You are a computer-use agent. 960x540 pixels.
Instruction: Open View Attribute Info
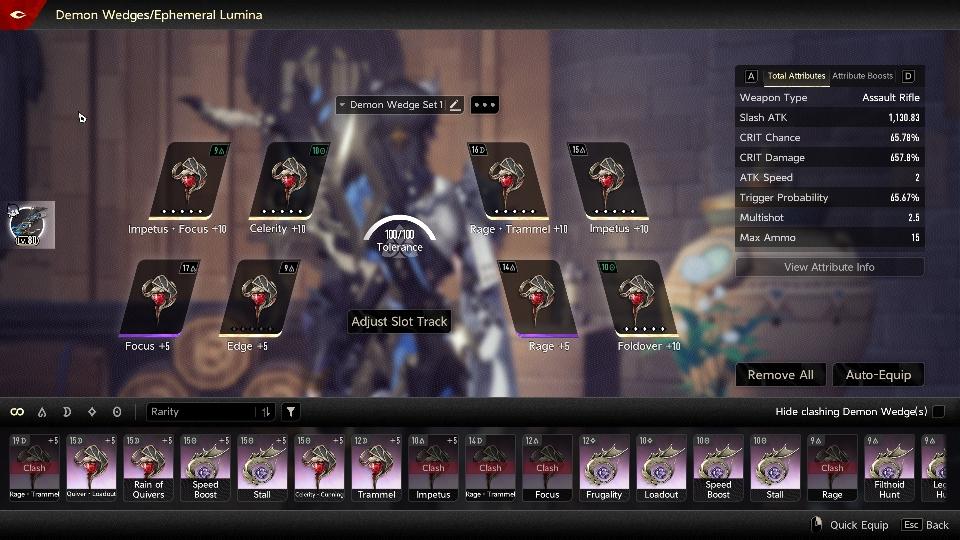click(829, 267)
